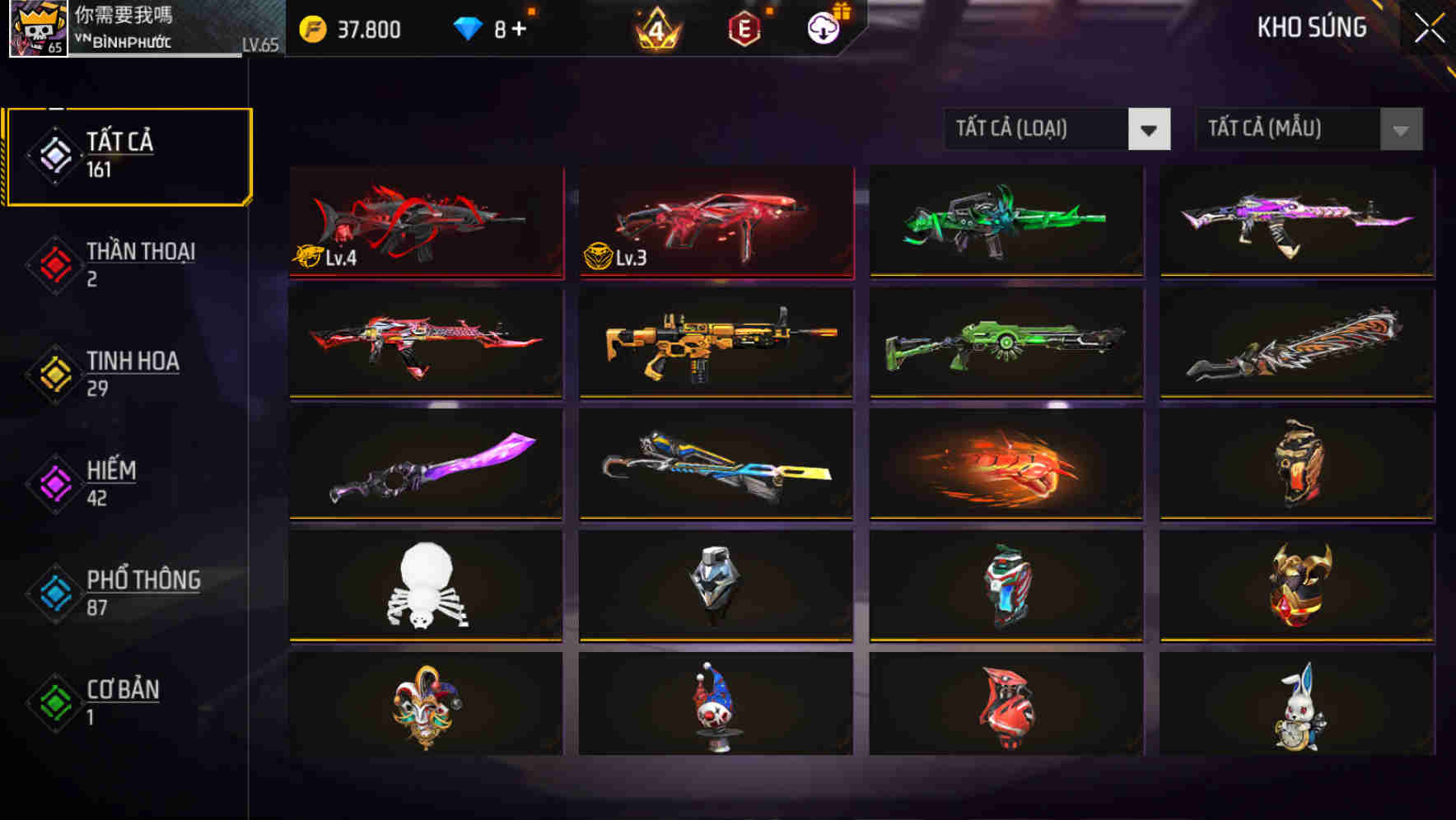
Task: Expand the TẤT CẢ (MẪU) filter dropdown
Action: point(1308,129)
